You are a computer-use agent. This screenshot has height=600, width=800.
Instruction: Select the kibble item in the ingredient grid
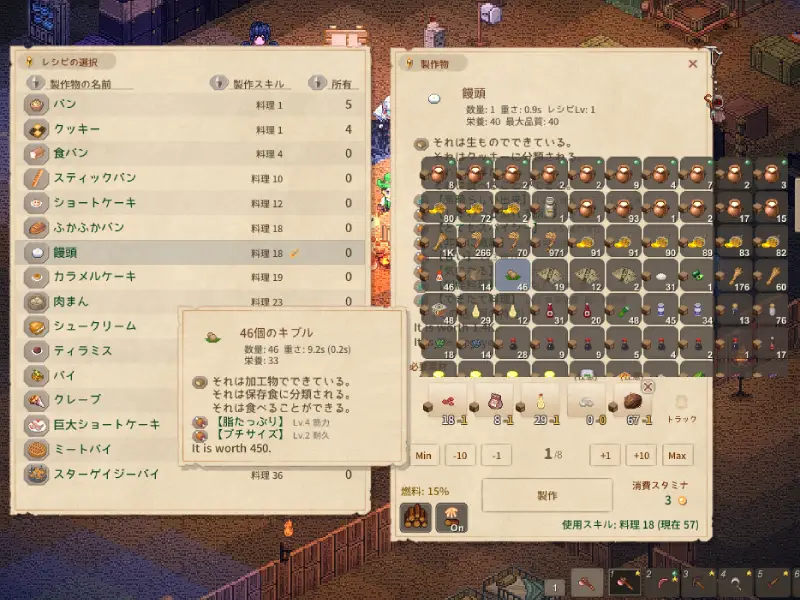click(510, 277)
